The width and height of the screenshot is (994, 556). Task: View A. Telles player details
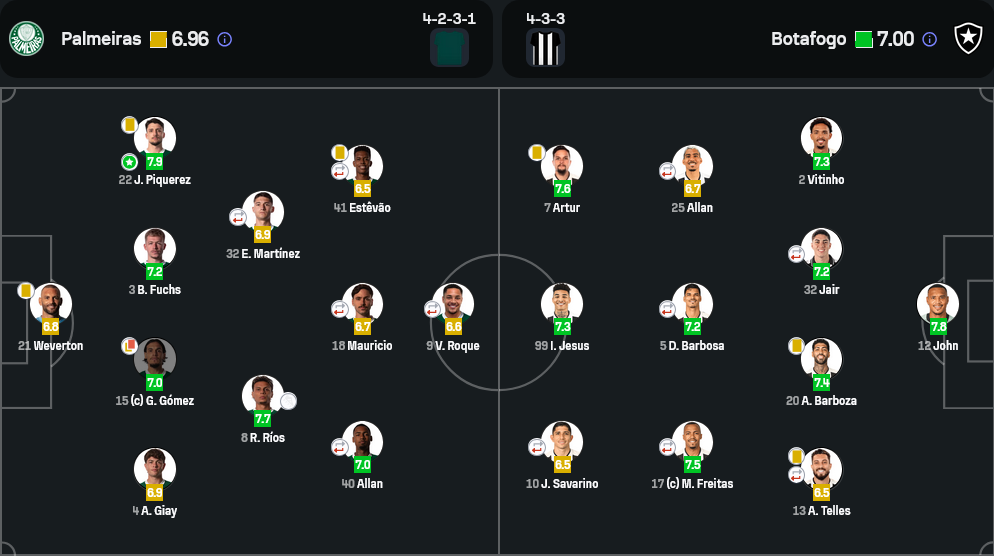point(821,469)
